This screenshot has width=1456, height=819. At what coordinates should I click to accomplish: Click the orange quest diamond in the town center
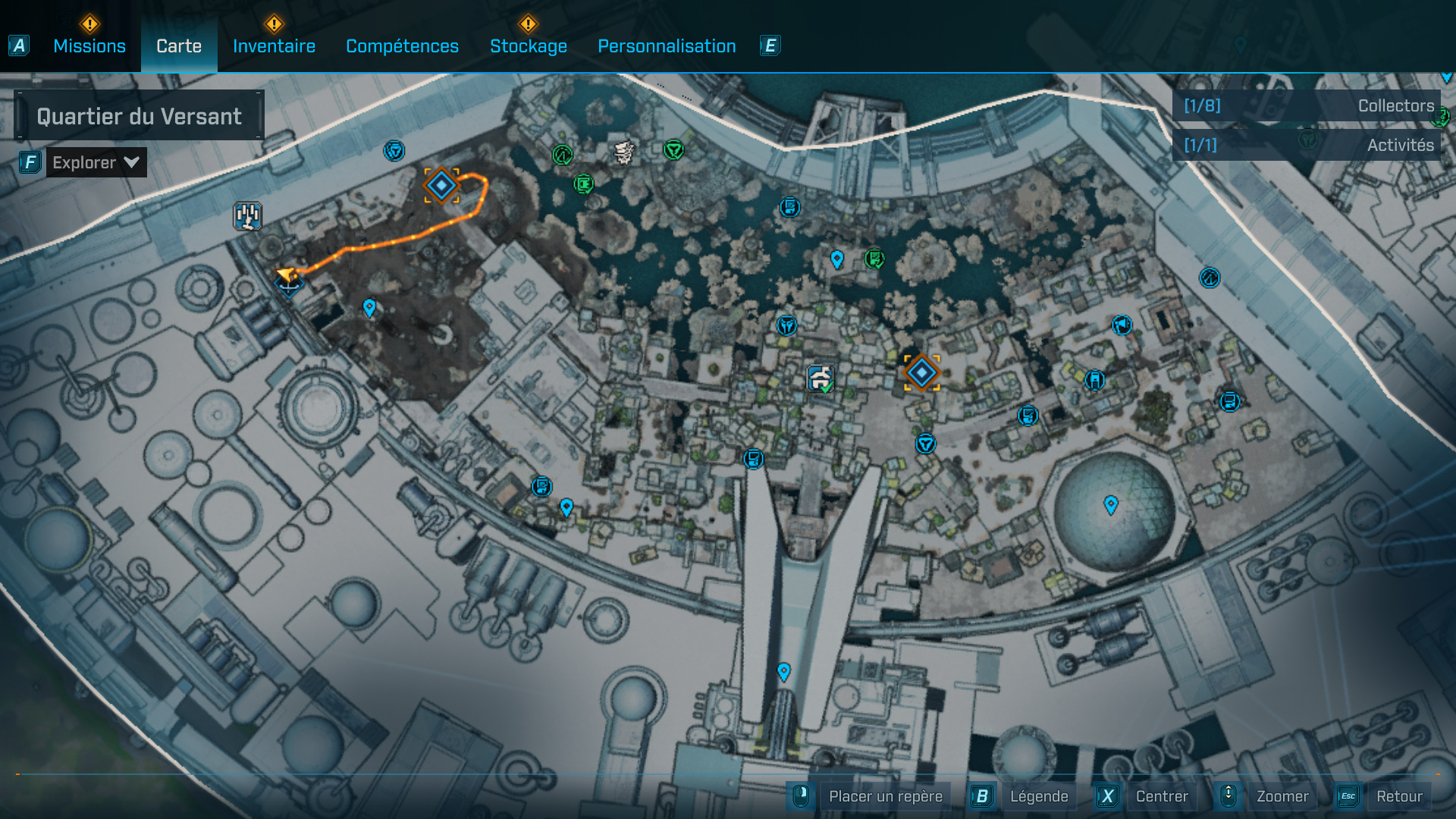[921, 372]
